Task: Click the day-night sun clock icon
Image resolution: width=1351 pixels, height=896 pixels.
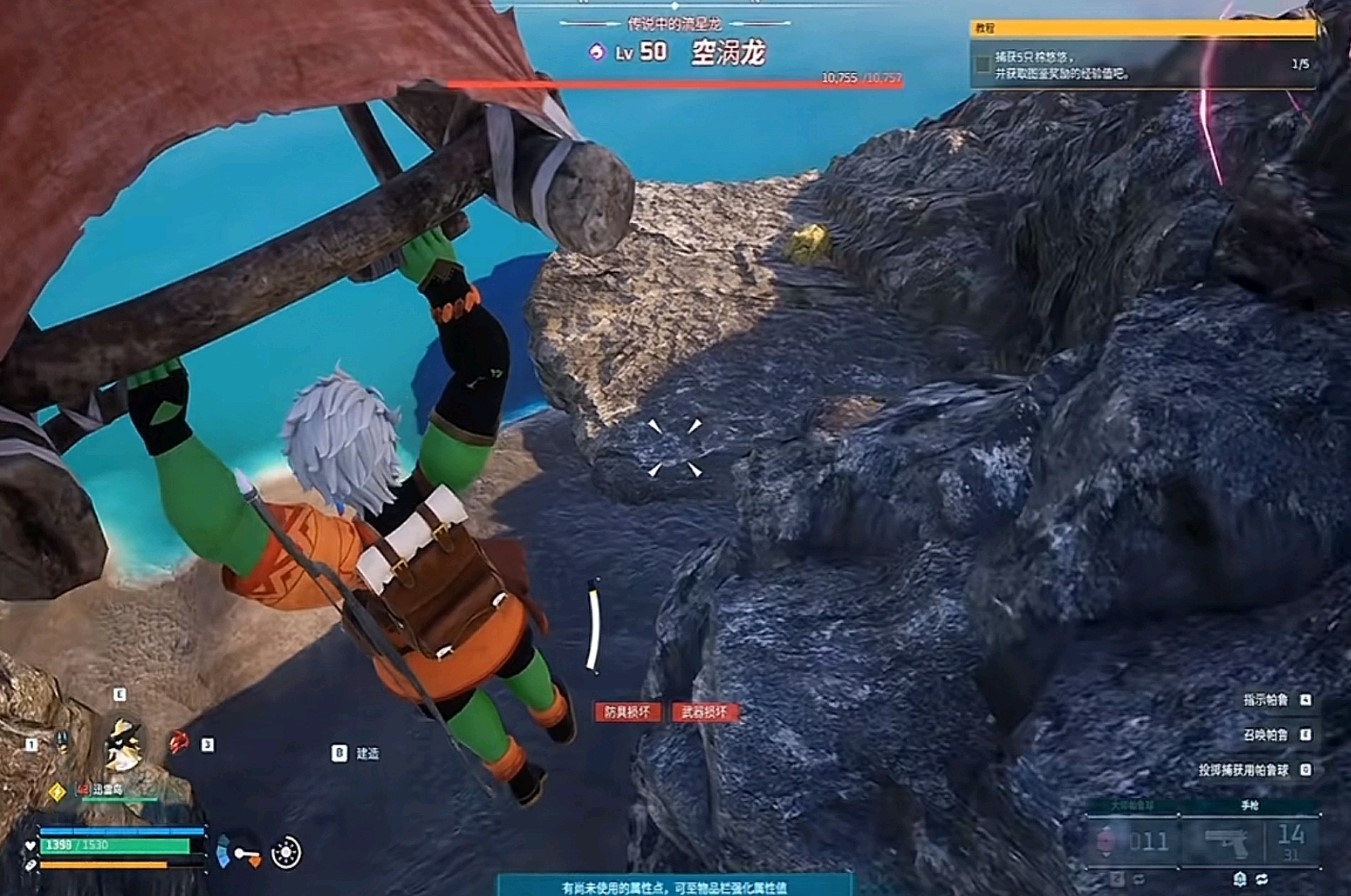Action: (x=287, y=851)
